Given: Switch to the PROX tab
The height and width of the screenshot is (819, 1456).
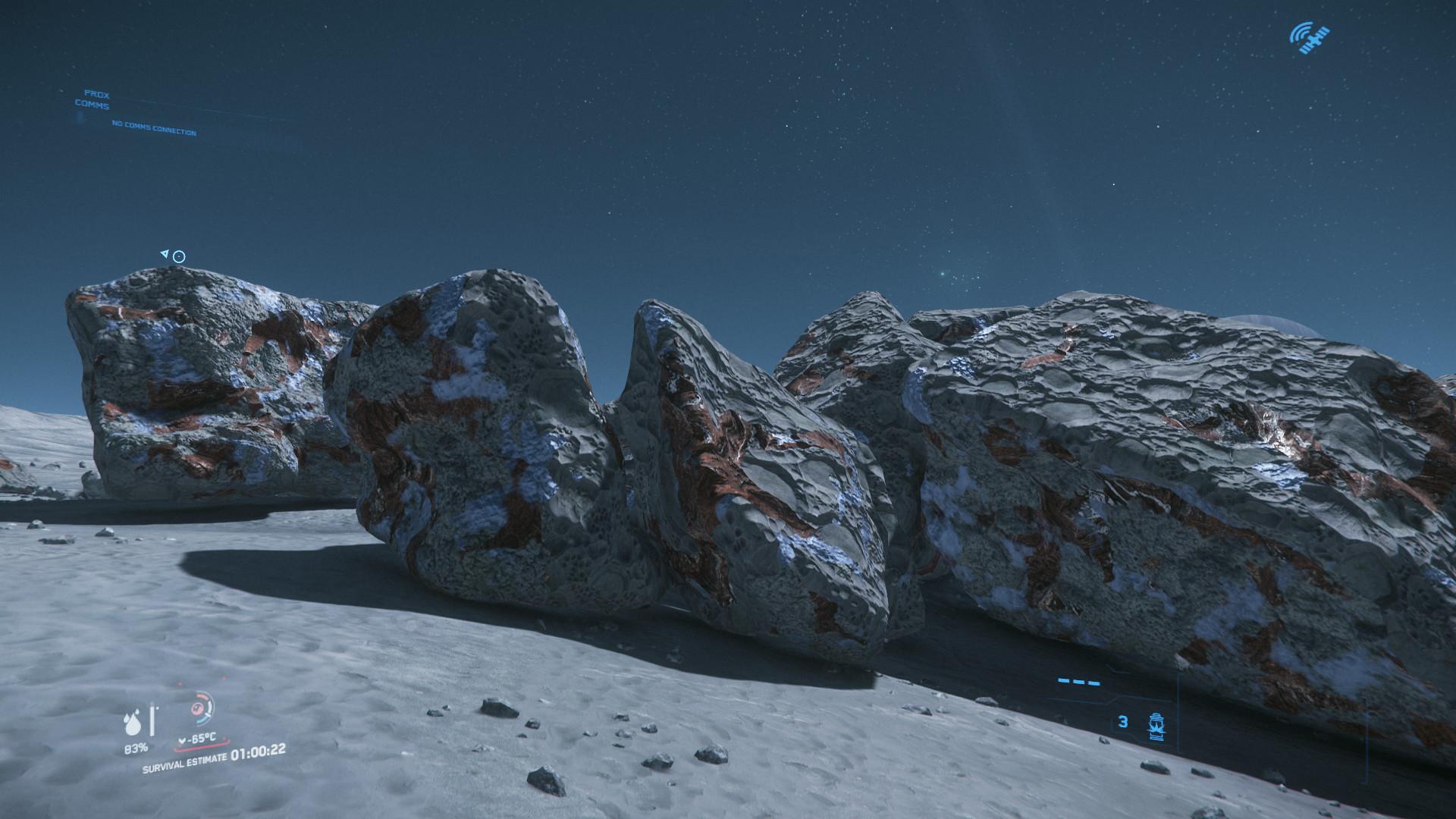Looking at the screenshot, I should pos(97,94).
